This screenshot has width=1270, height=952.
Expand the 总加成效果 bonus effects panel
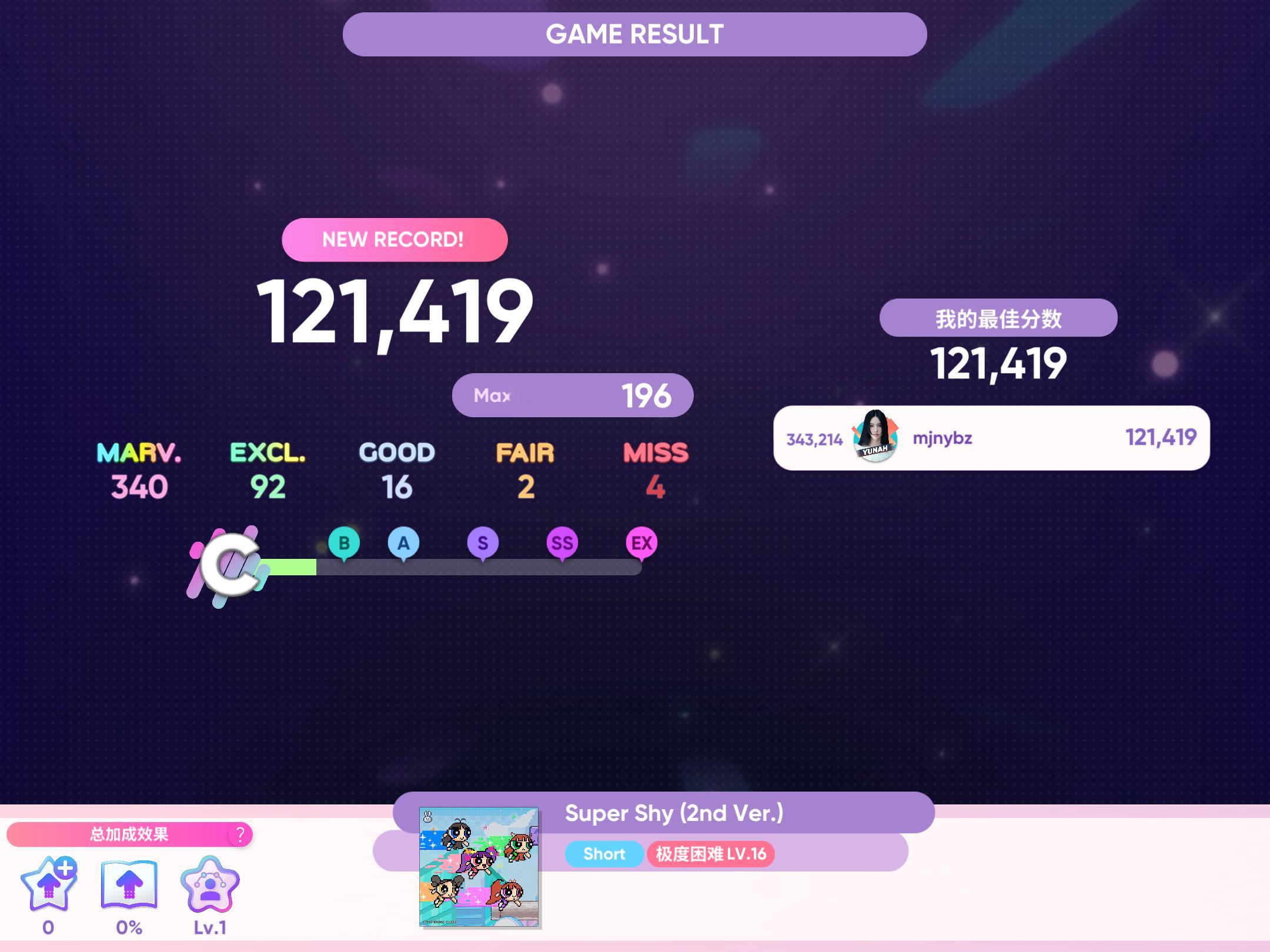129,834
